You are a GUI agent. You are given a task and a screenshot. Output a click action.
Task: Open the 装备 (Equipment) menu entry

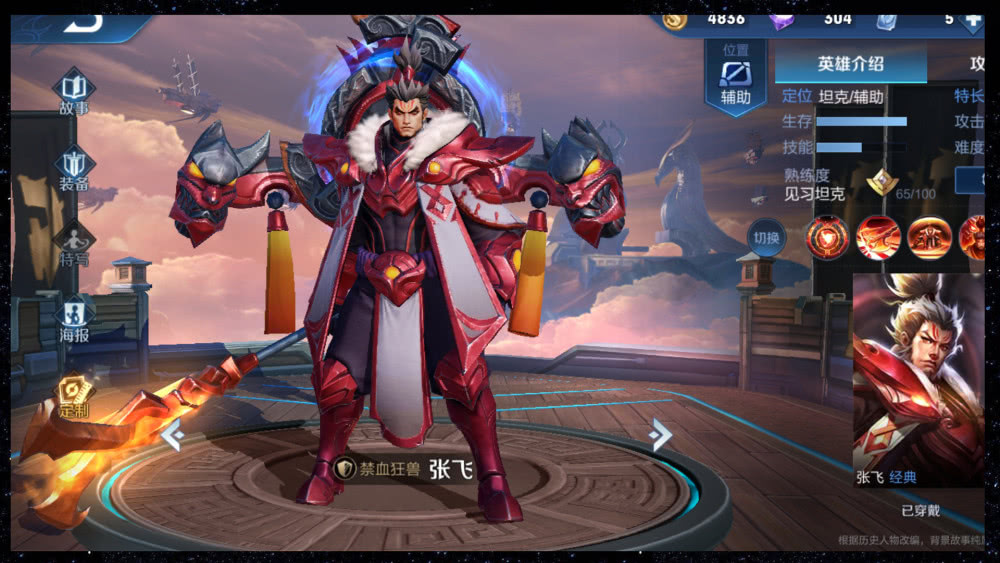coord(74,169)
